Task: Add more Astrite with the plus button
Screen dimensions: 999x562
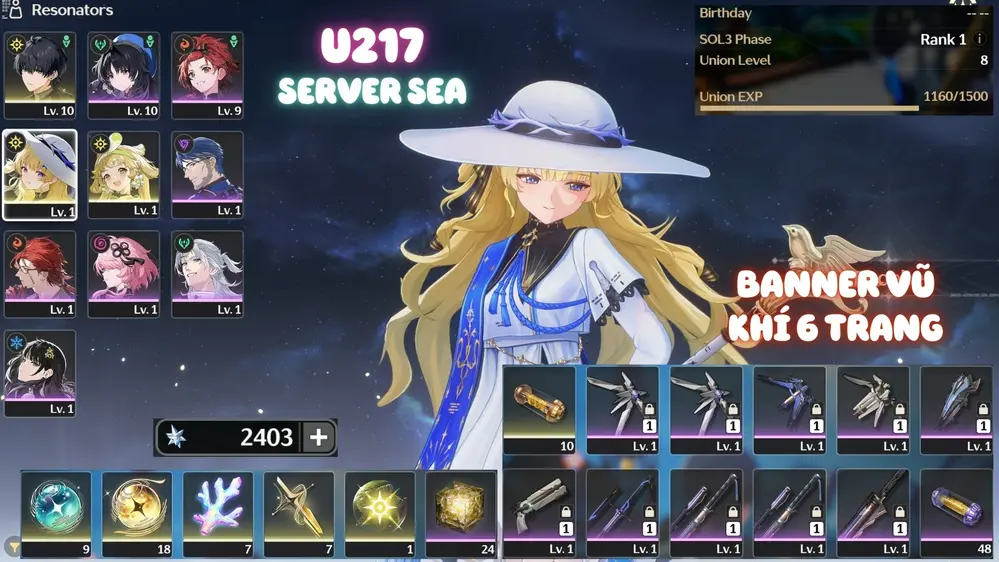Action: (x=319, y=437)
